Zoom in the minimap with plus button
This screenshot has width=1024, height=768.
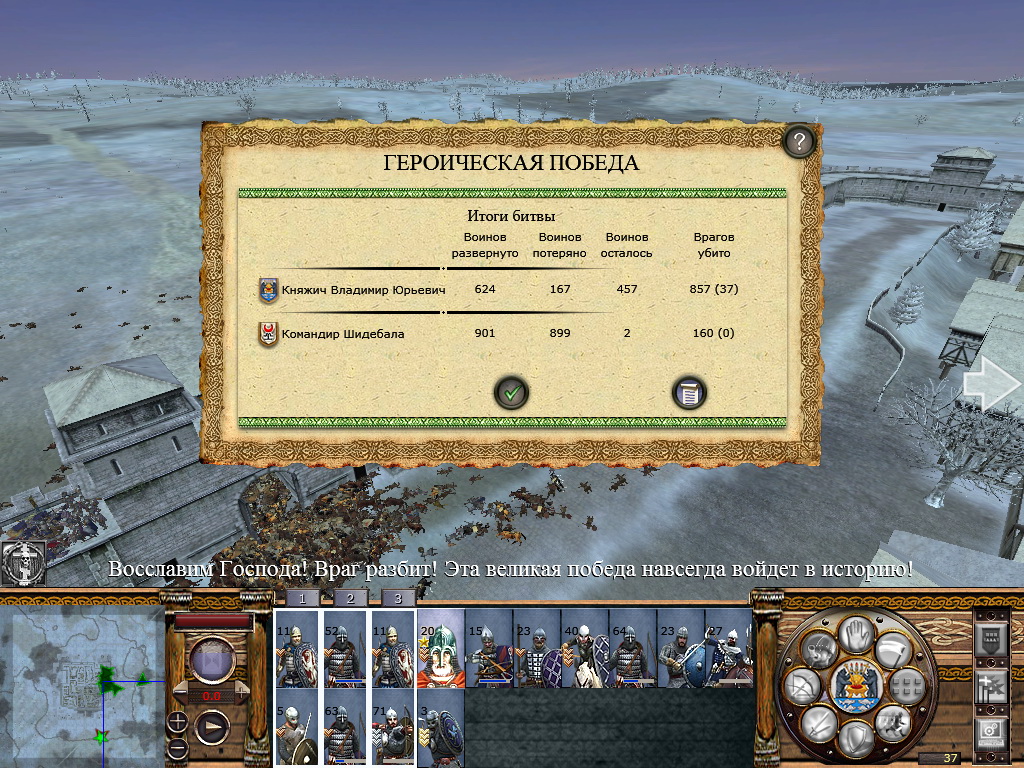(177, 719)
